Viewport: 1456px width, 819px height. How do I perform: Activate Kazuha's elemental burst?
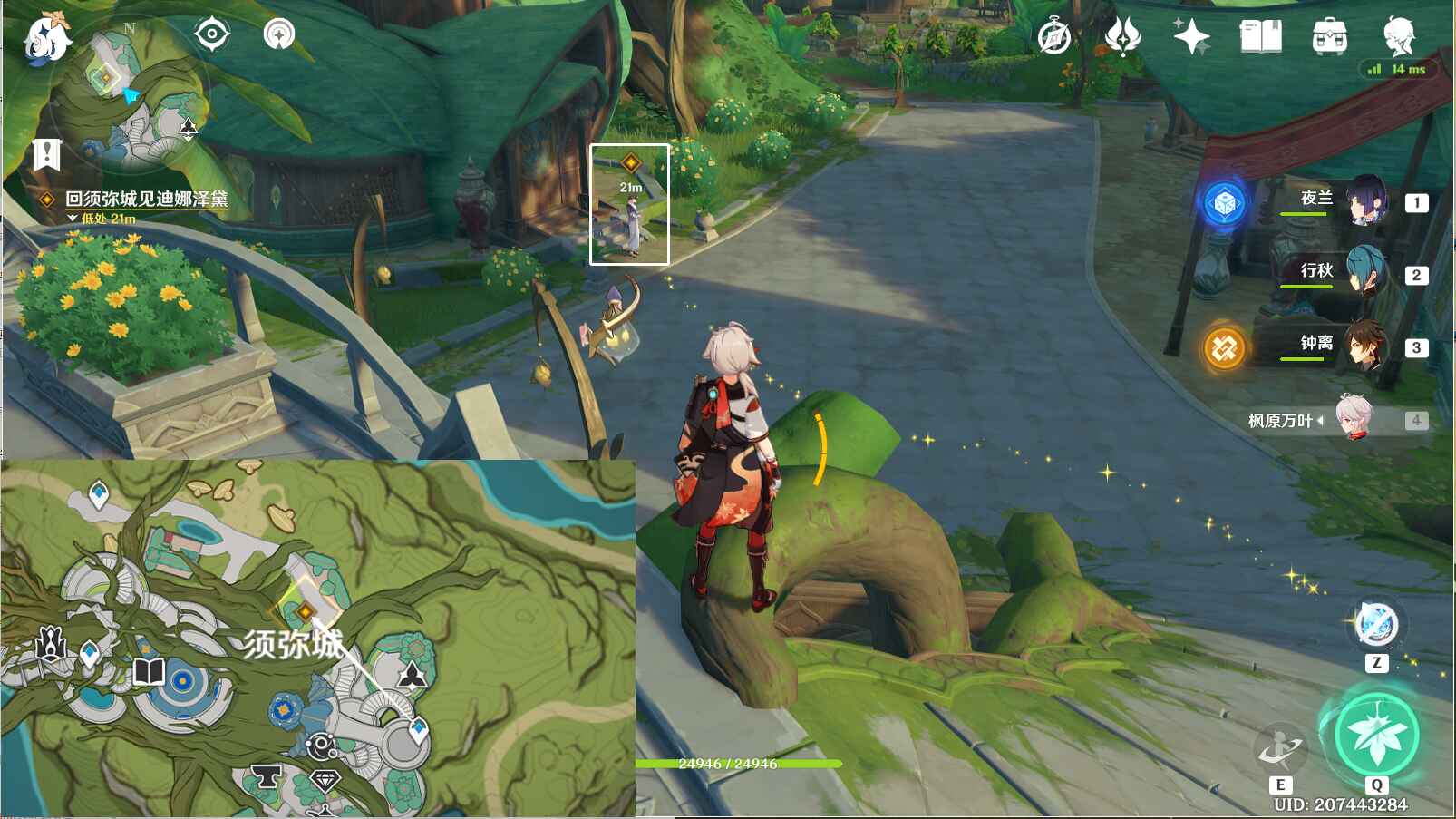[x=1376, y=735]
